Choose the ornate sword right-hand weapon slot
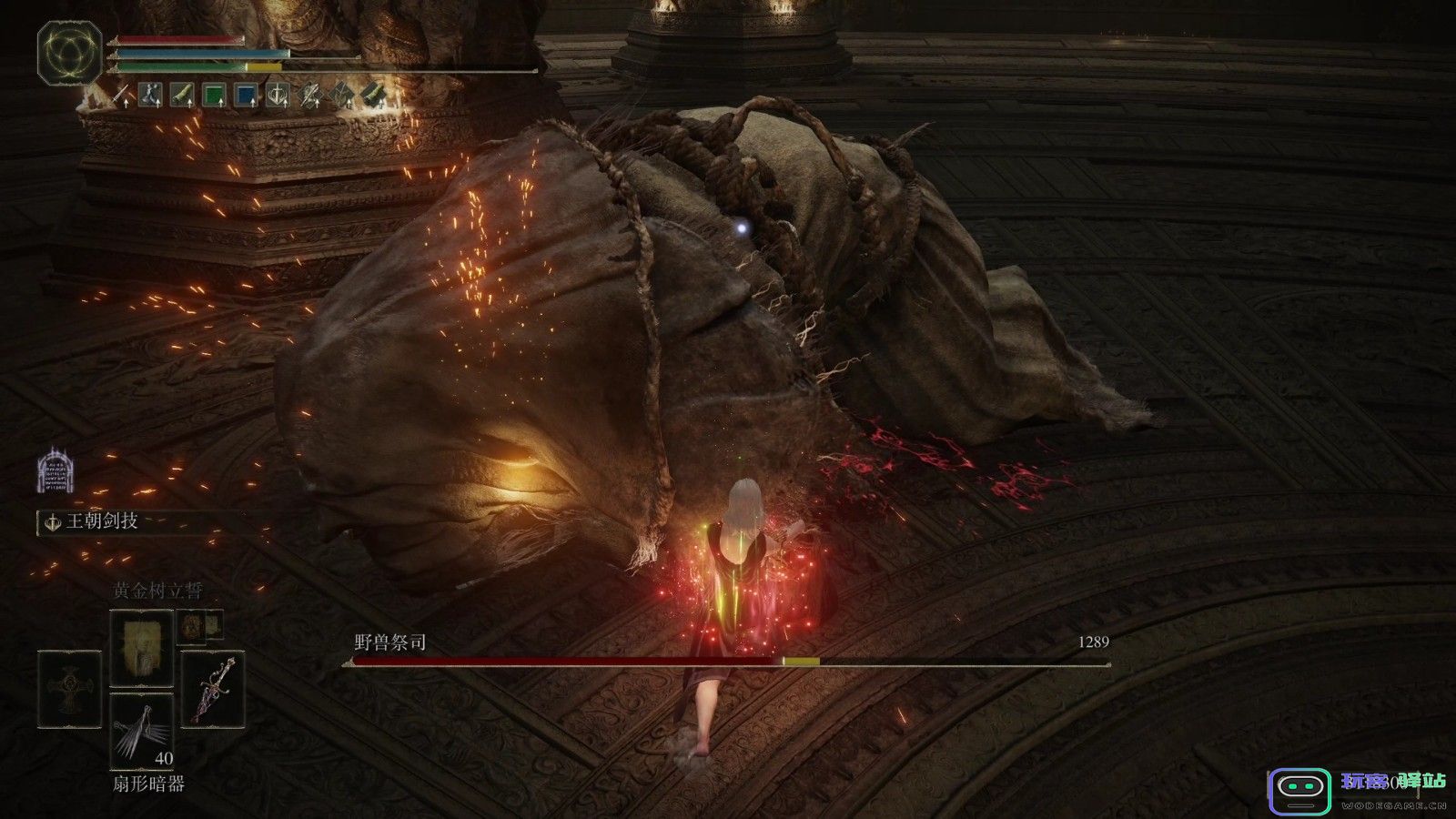 click(x=212, y=689)
